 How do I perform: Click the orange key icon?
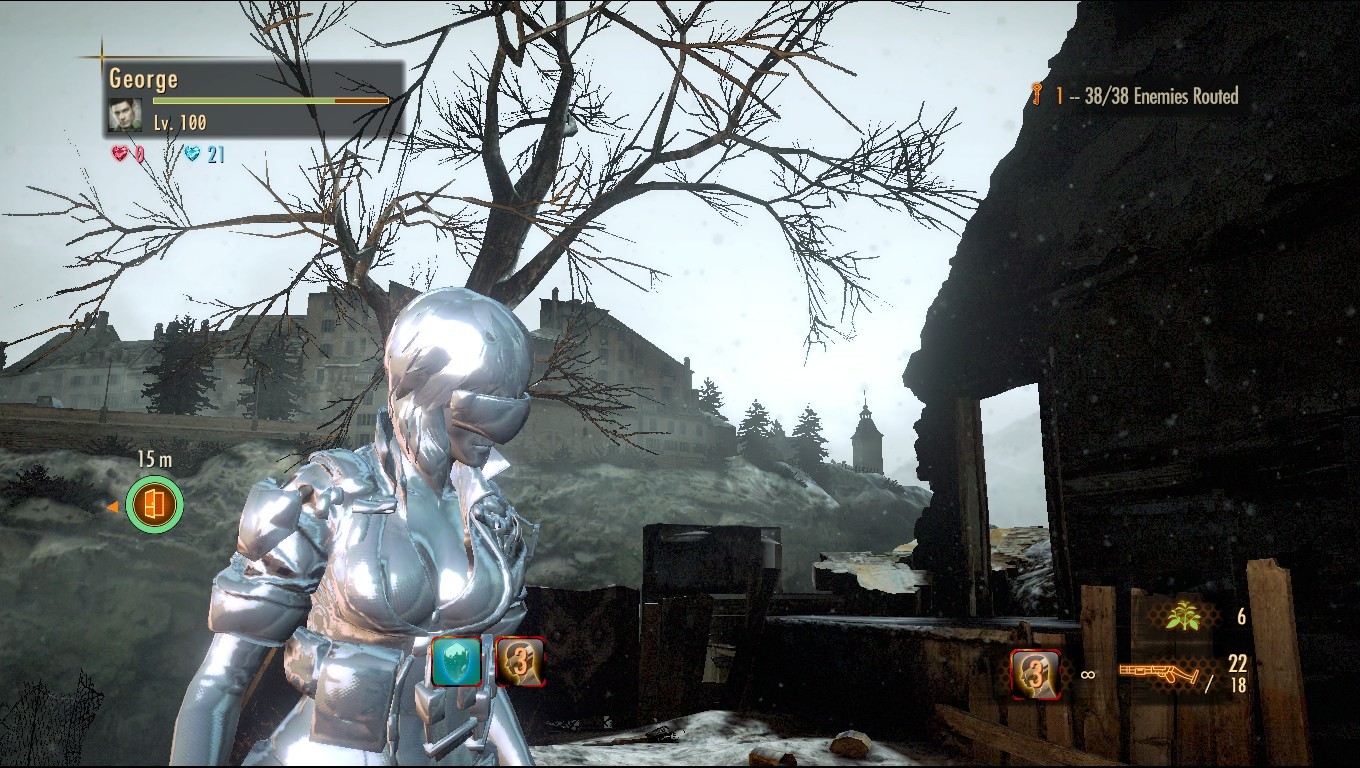click(x=1037, y=96)
